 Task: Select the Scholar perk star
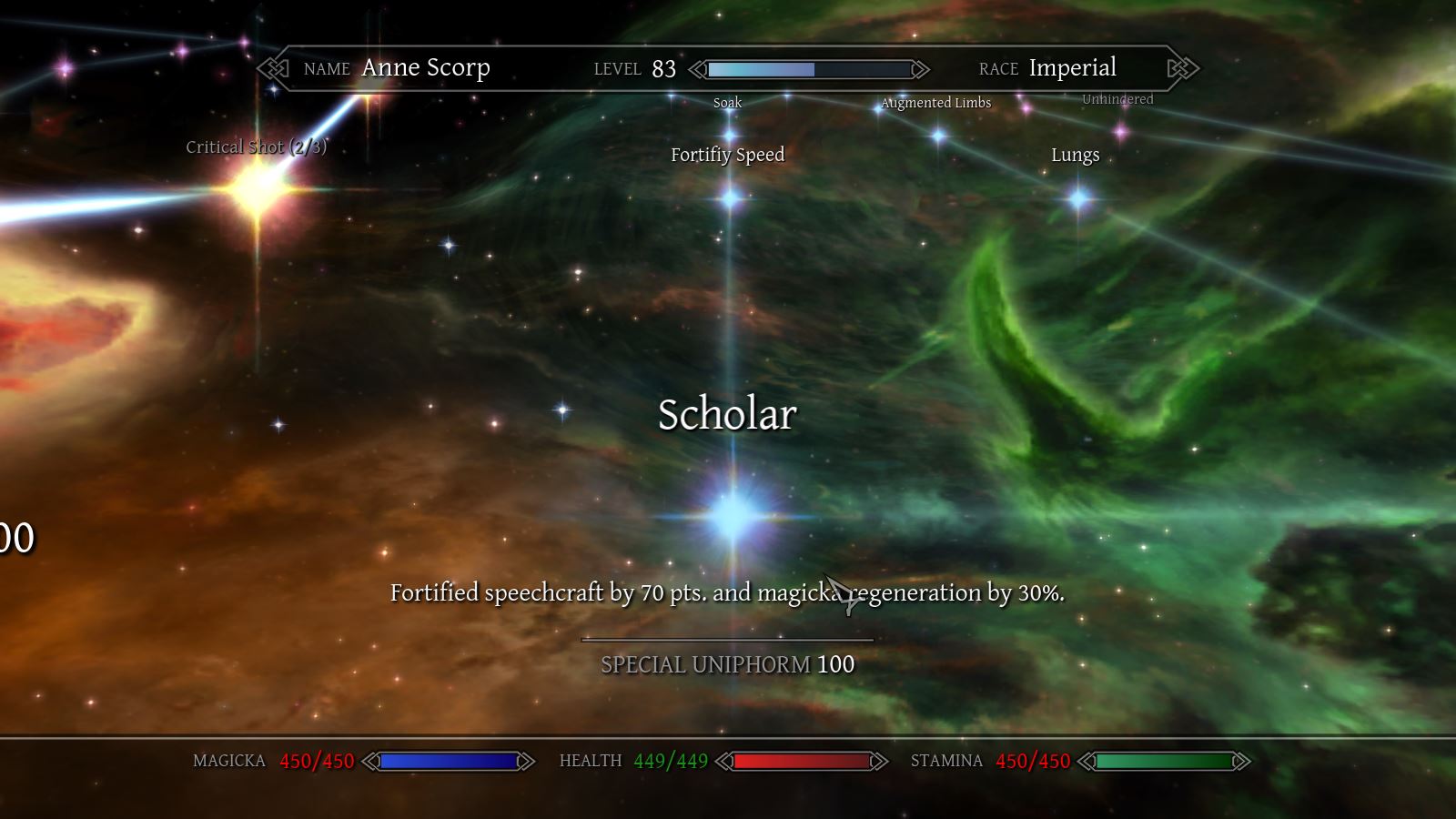[x=732, y=516]
